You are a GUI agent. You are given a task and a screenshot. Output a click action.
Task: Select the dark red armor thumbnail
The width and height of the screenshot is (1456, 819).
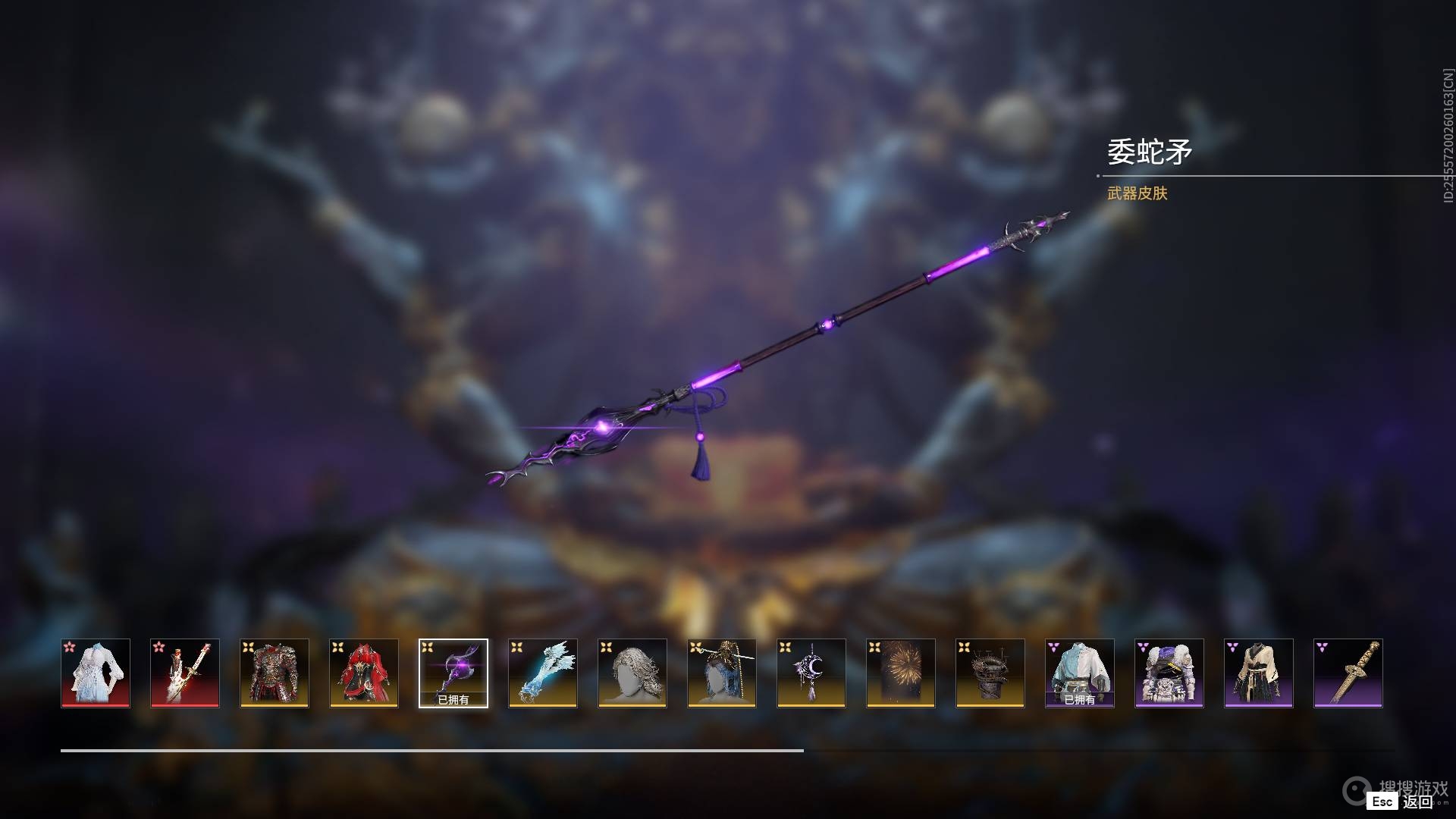275,673
